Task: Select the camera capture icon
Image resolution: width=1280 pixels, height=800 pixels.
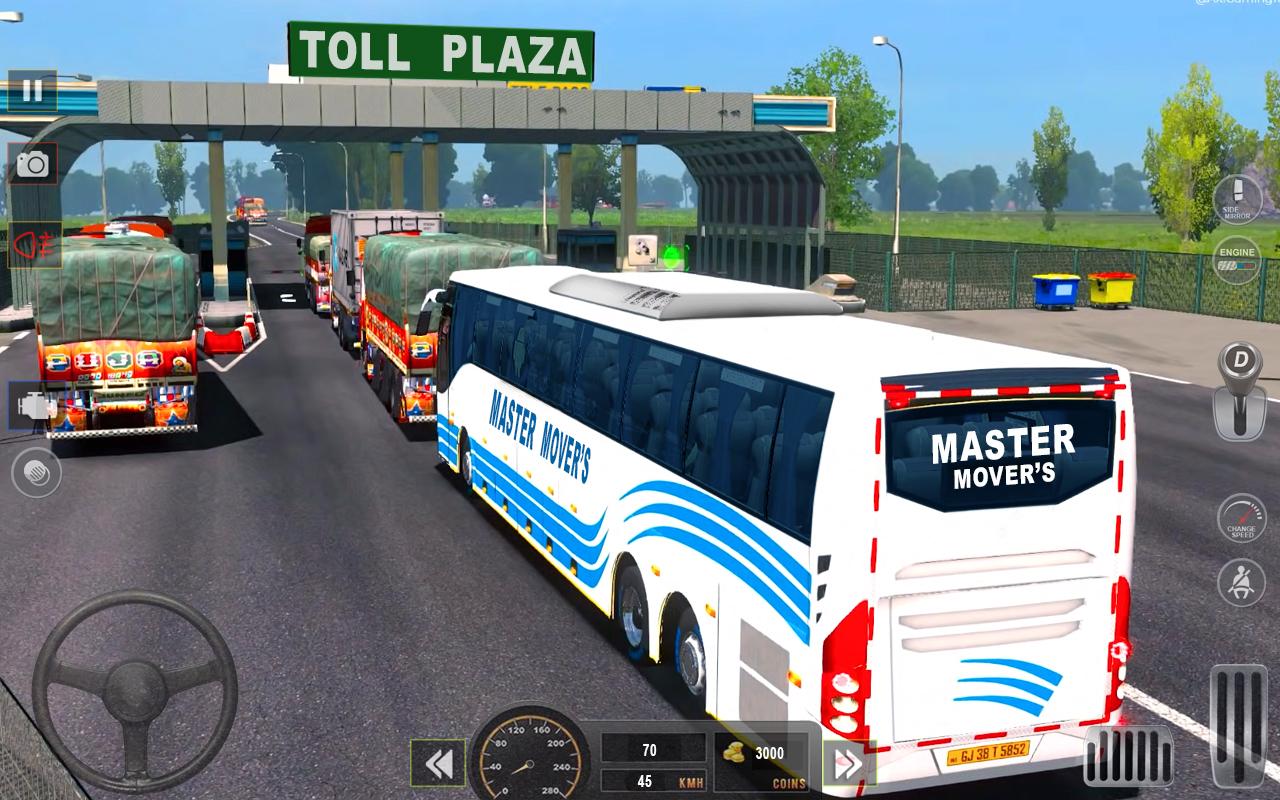Action: [x=34, y=161]
